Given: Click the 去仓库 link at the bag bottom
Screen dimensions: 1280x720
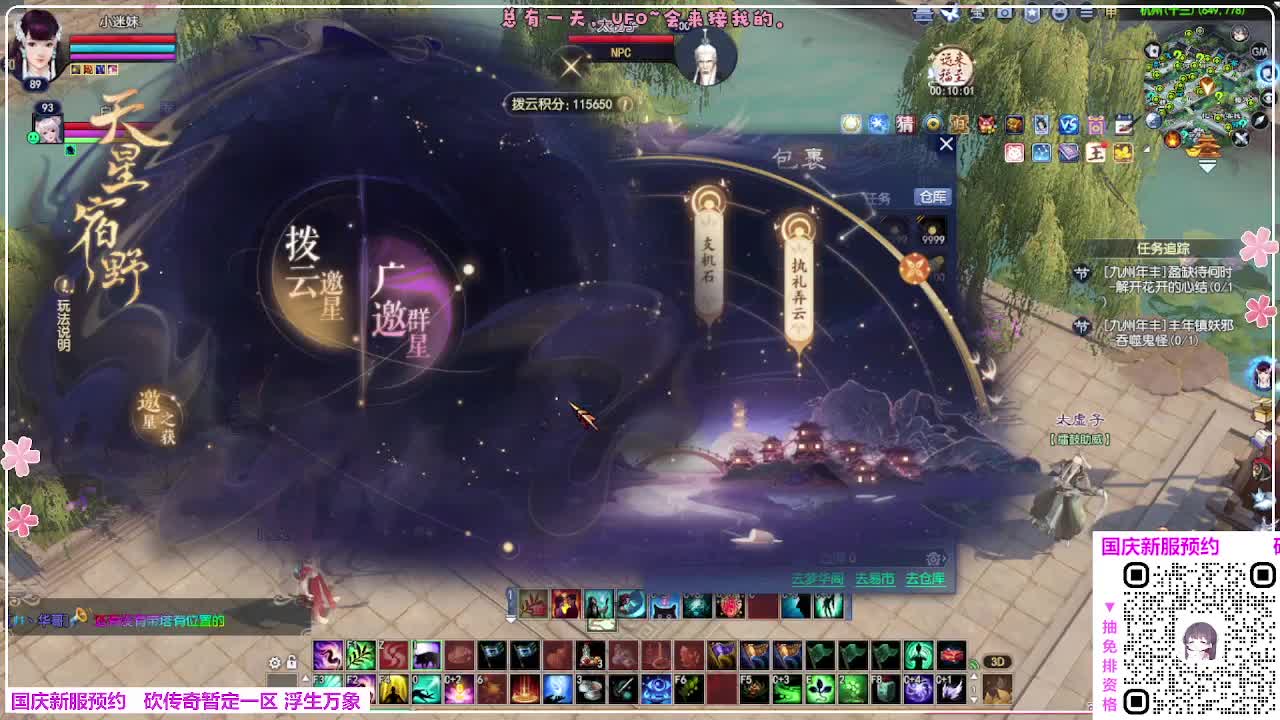Looking at the screenshot, I should coord(922,578).
